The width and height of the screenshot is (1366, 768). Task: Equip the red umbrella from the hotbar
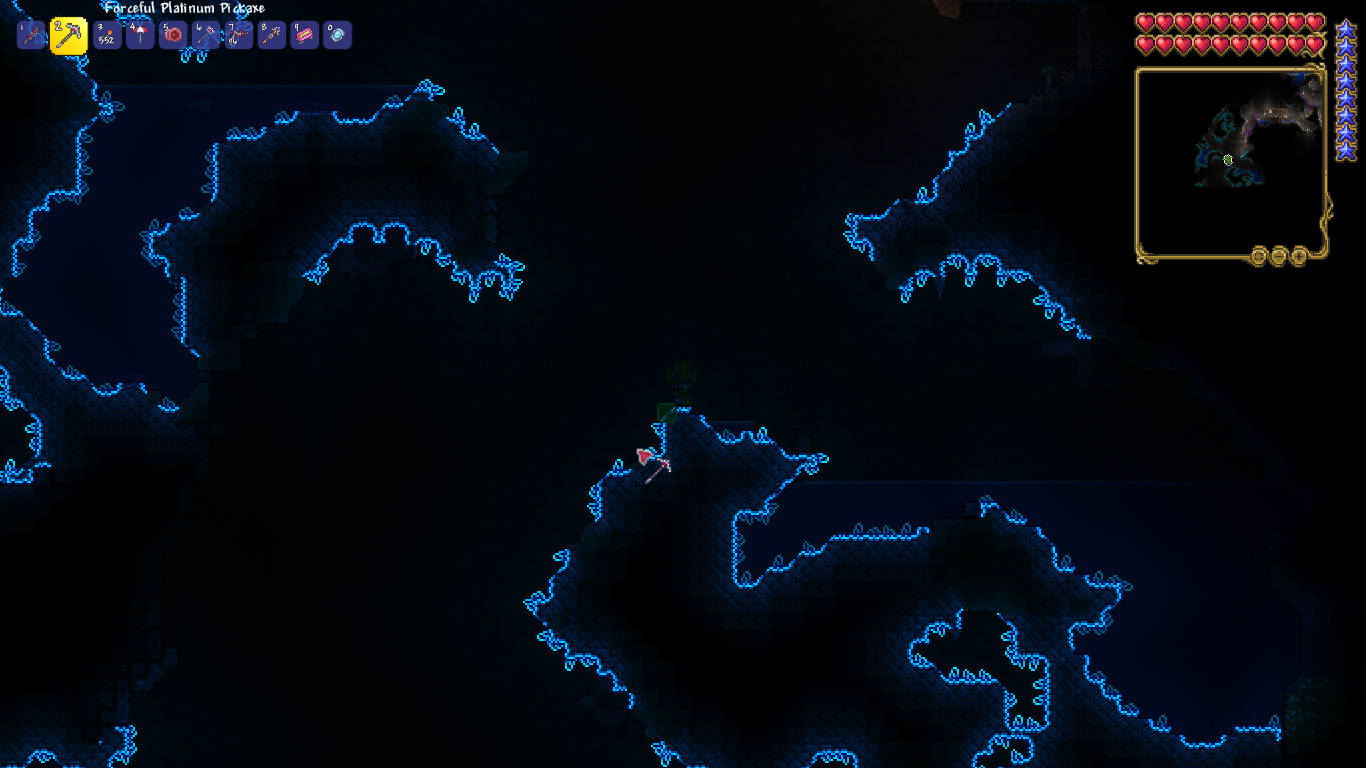(140, 35)
